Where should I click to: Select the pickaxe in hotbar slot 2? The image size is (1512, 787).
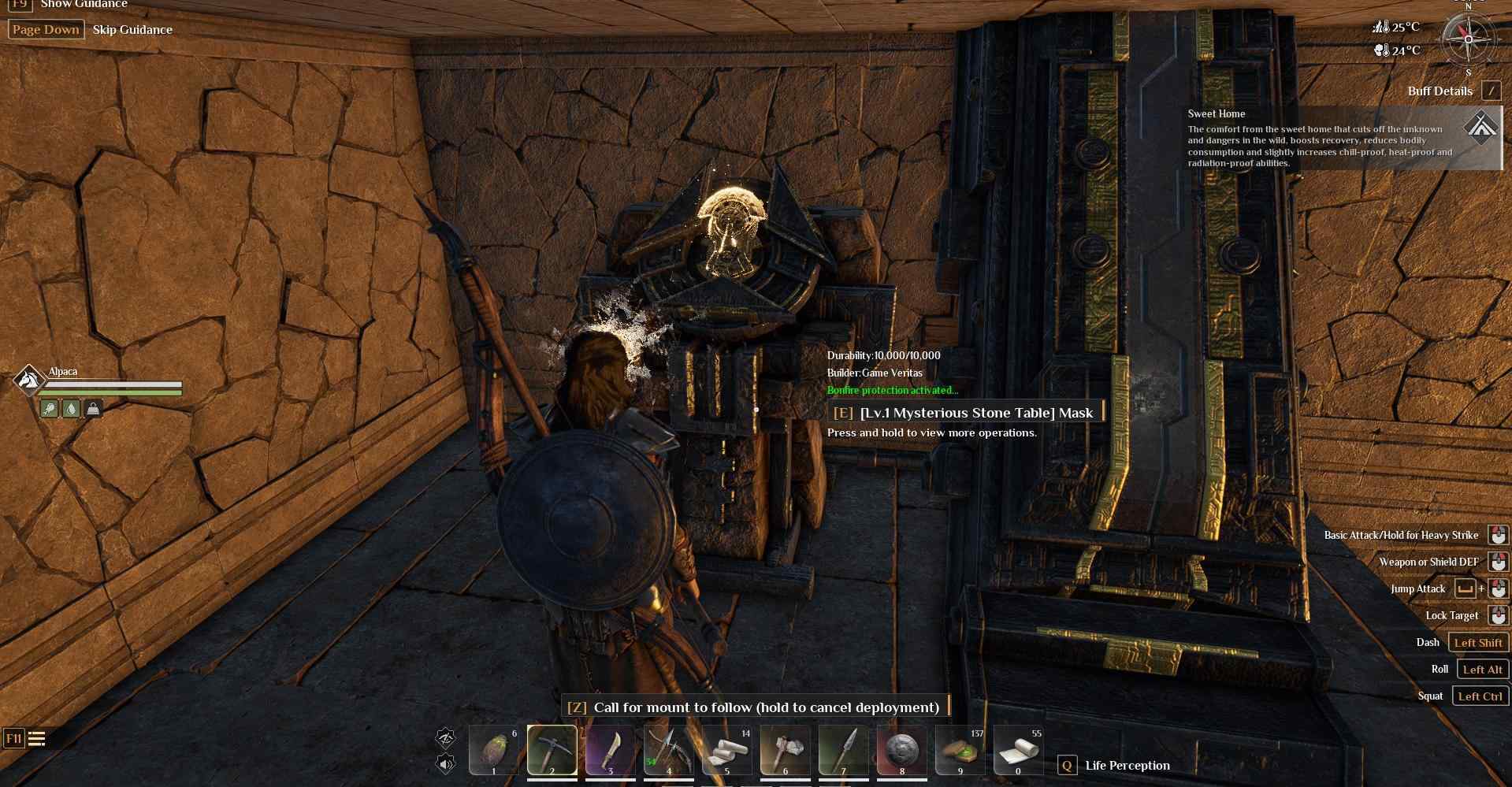pyautogui.click(x=552, y=751)
